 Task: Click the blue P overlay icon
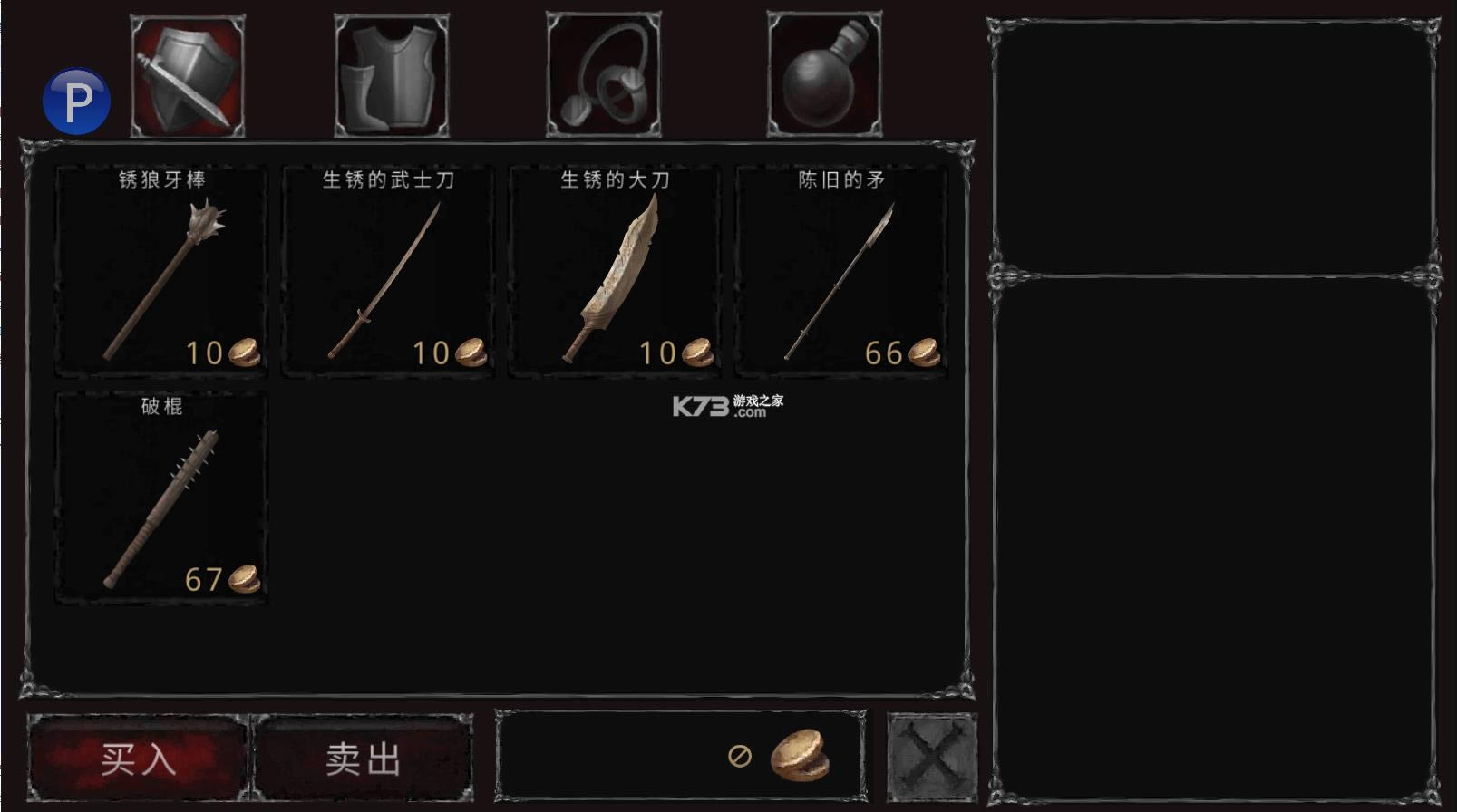[76, 99]
